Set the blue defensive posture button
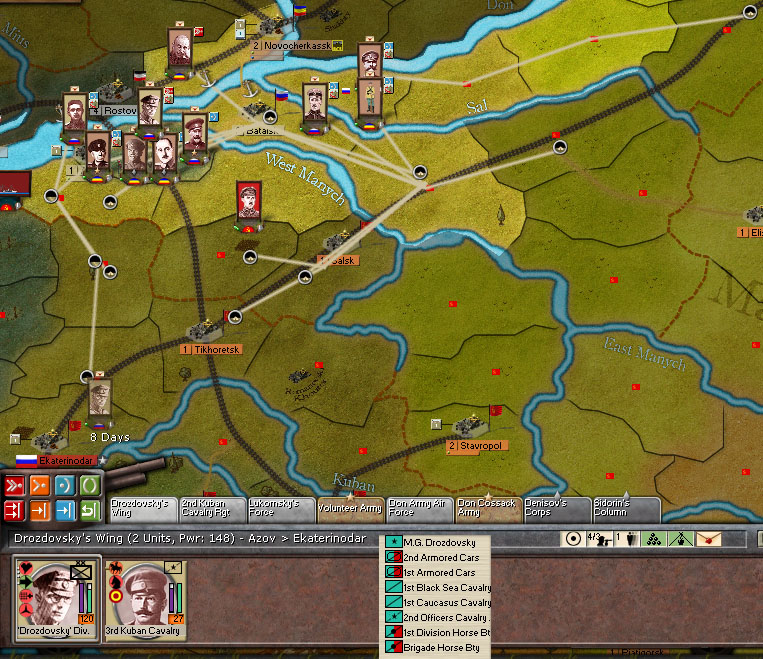763x659 pixels. click(x=65, y=486)
